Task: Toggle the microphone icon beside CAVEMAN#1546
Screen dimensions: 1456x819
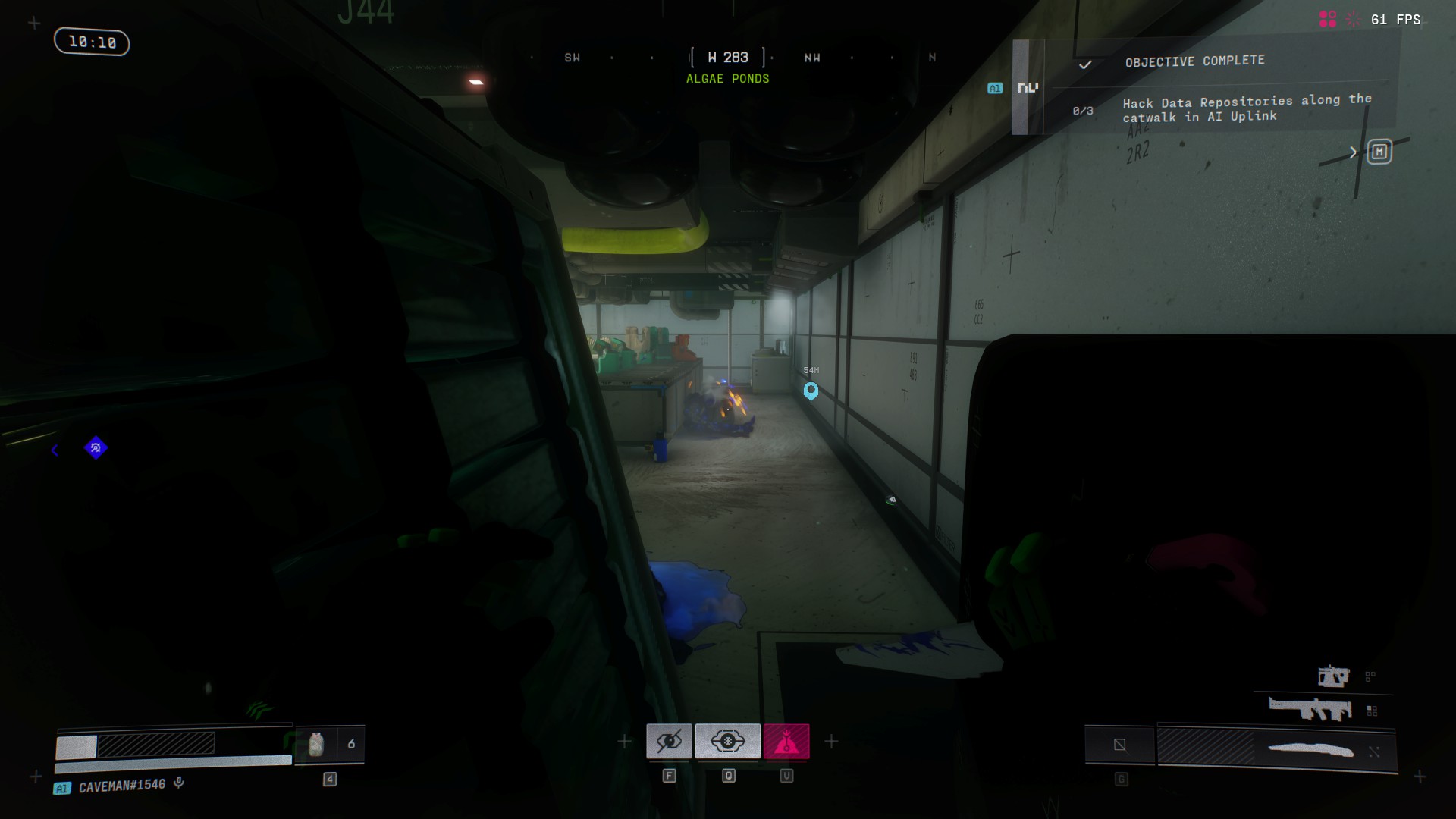Action: (179, 783)
